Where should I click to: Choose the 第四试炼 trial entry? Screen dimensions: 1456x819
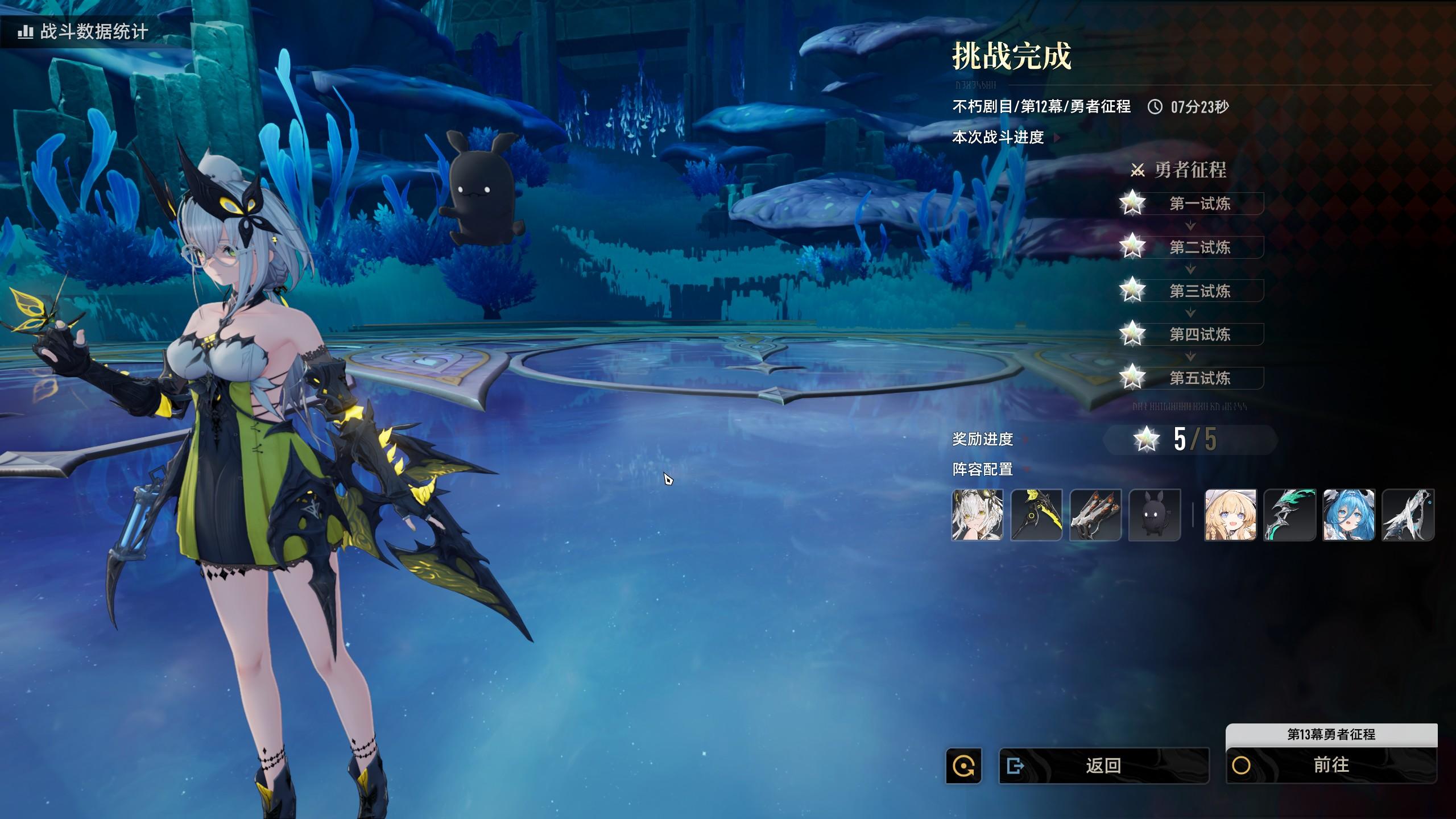[1199, 334]
